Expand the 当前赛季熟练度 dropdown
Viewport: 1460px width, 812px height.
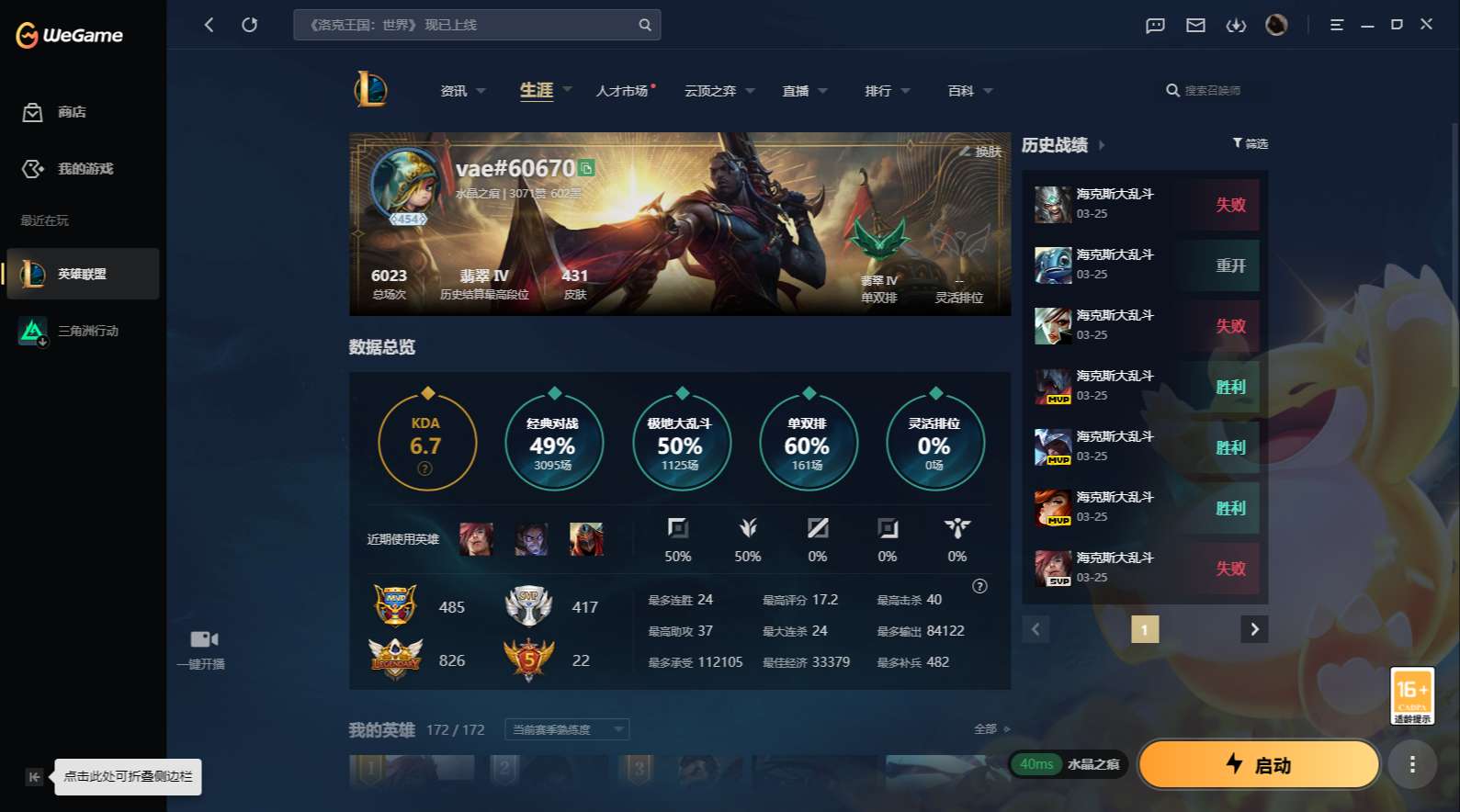[566, 728]
